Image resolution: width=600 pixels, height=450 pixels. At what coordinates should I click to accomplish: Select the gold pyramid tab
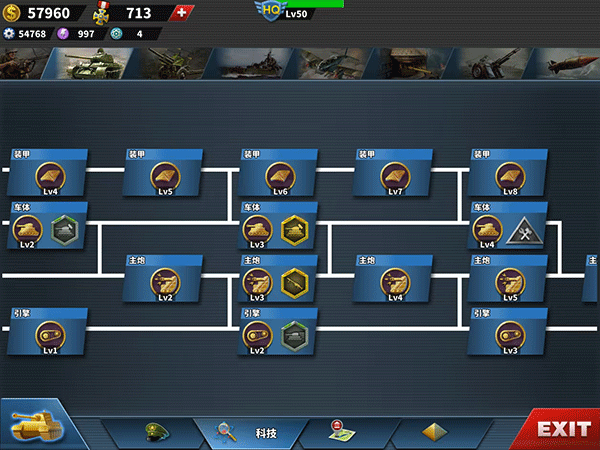[x=434, y=432]
